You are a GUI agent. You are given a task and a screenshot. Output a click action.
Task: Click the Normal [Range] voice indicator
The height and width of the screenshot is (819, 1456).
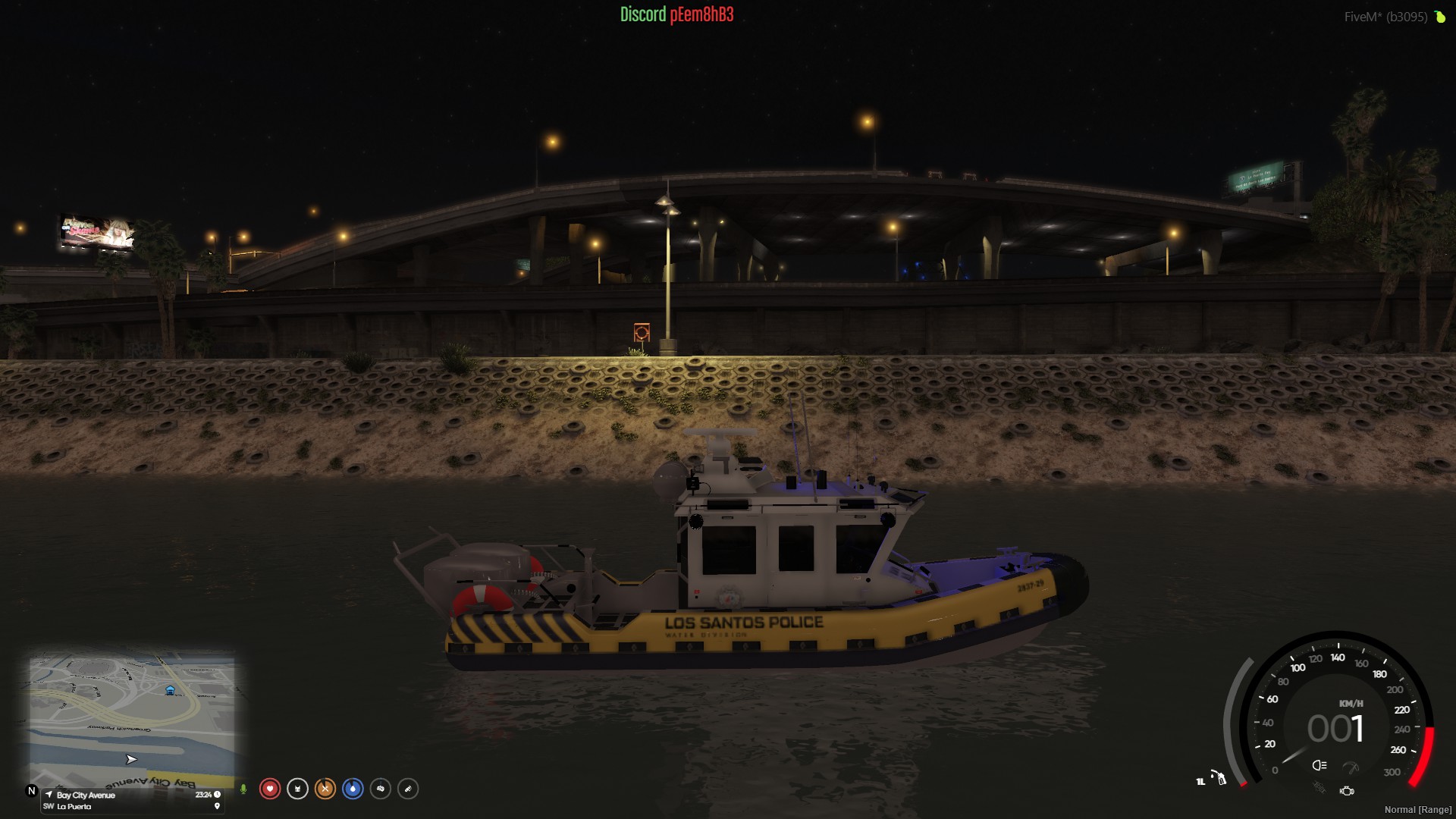click(1417, 810)
